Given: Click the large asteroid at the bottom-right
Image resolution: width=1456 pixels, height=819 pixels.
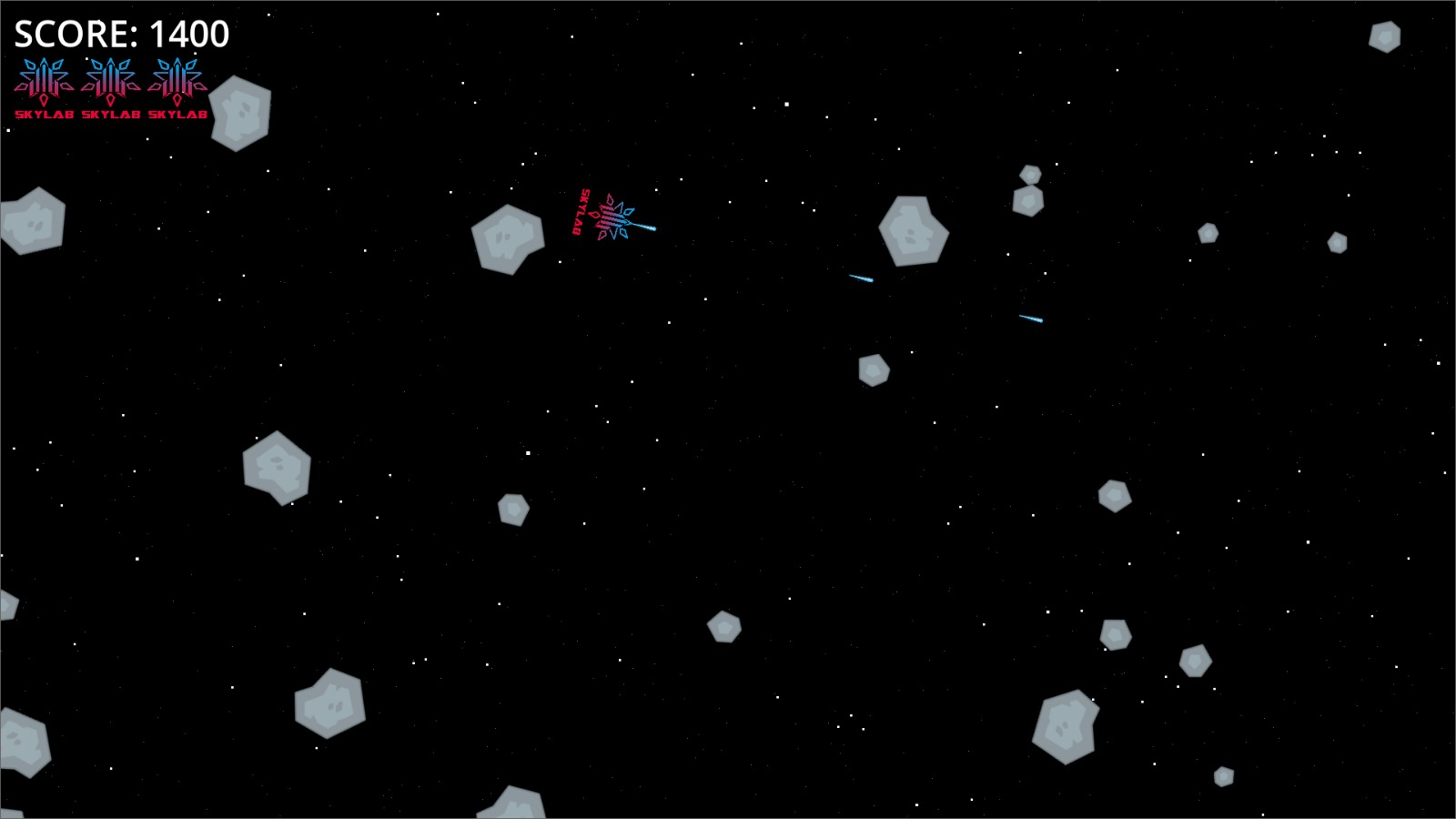Looking at the screenshot, I should coord(1065,726).
